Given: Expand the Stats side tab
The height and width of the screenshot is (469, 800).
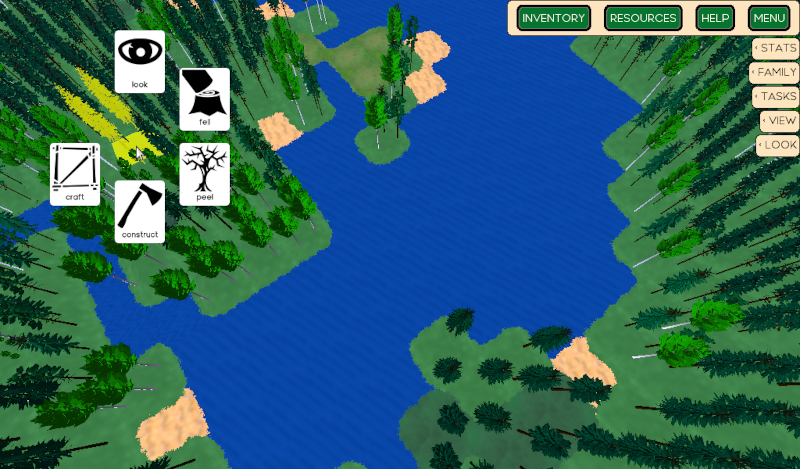Looking at the screenshot, I should (776, 48).
